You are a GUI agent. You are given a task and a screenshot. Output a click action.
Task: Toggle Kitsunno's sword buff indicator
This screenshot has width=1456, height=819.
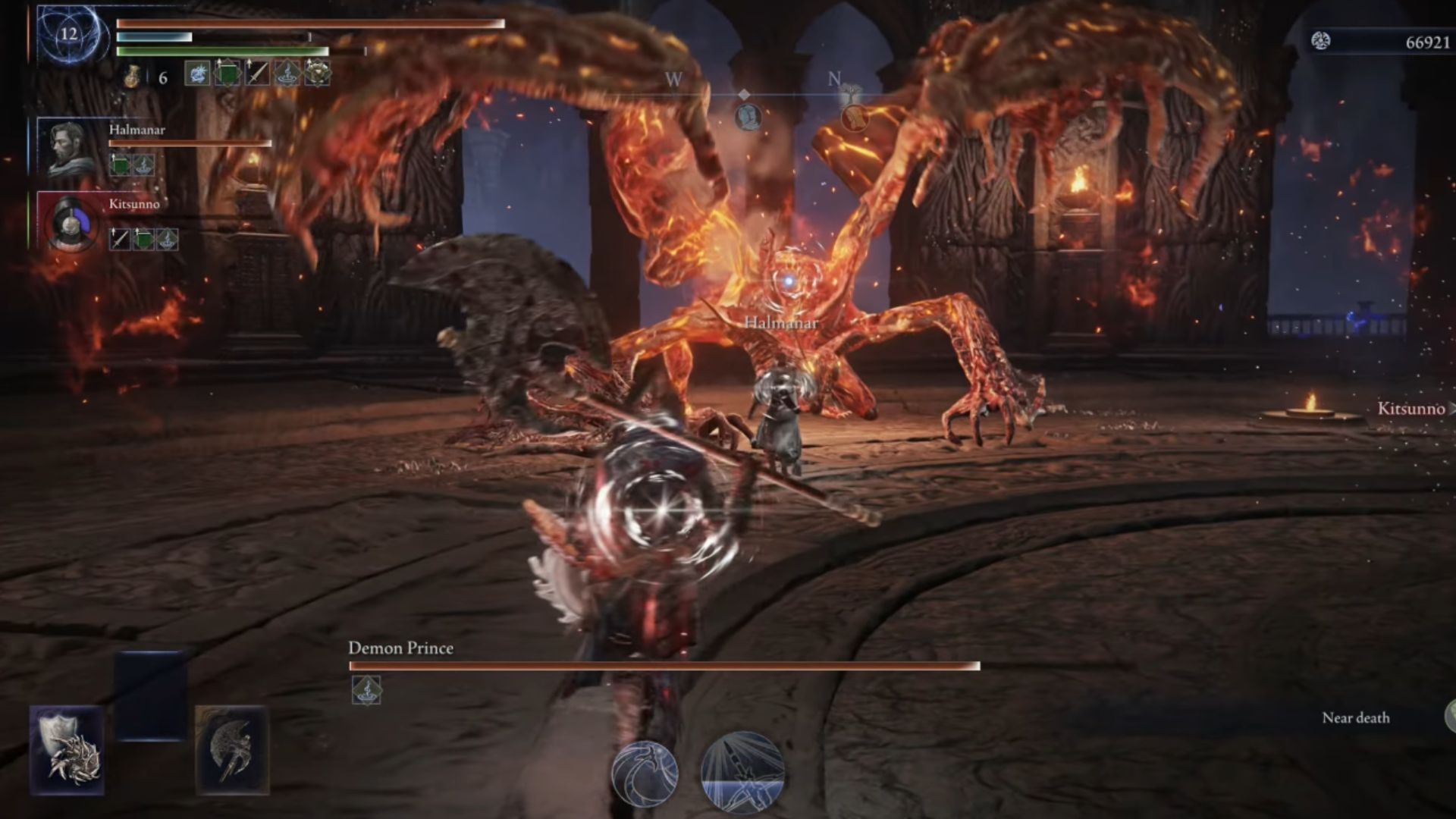[x=120, y=240]
